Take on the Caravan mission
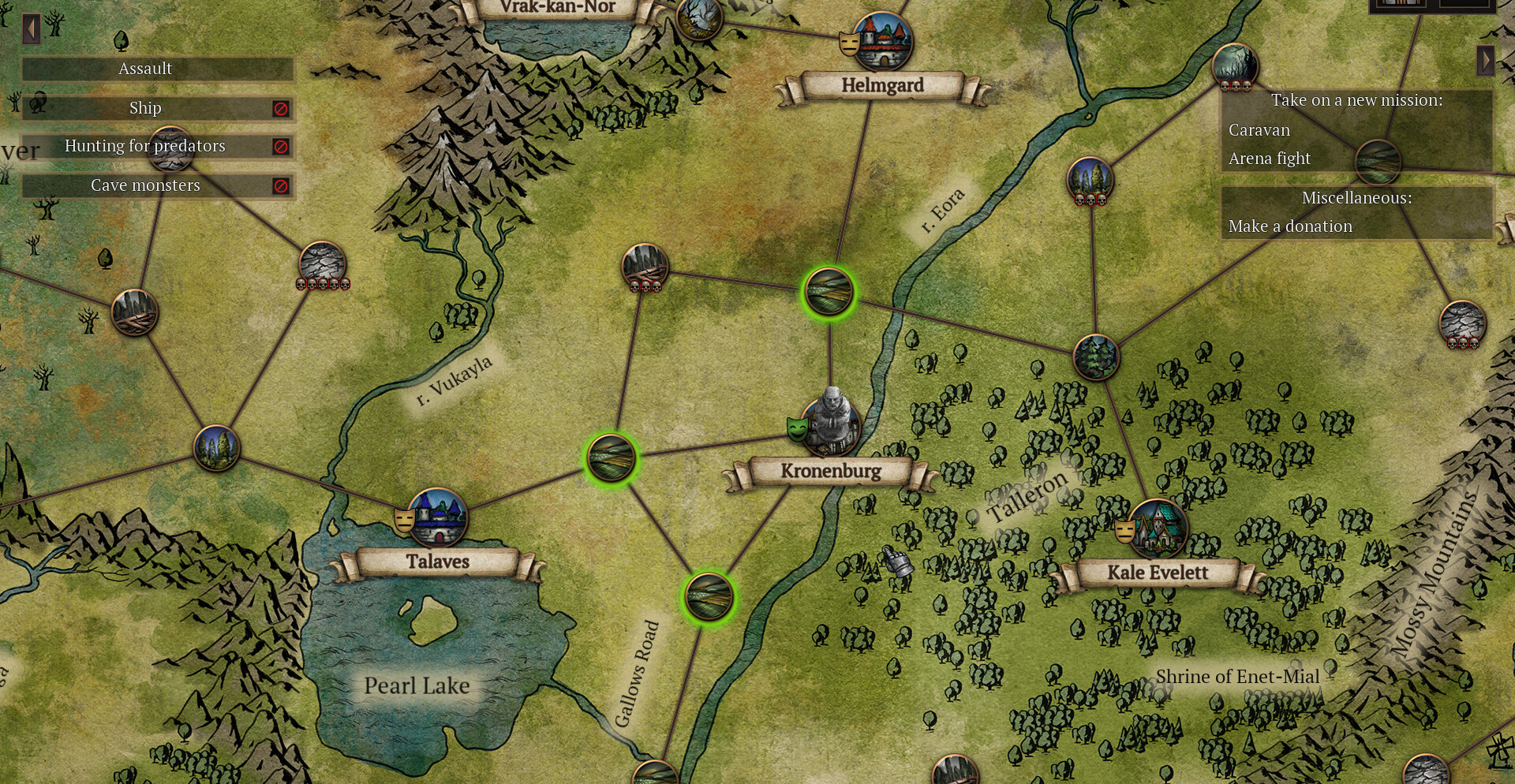 point(1259,130)
